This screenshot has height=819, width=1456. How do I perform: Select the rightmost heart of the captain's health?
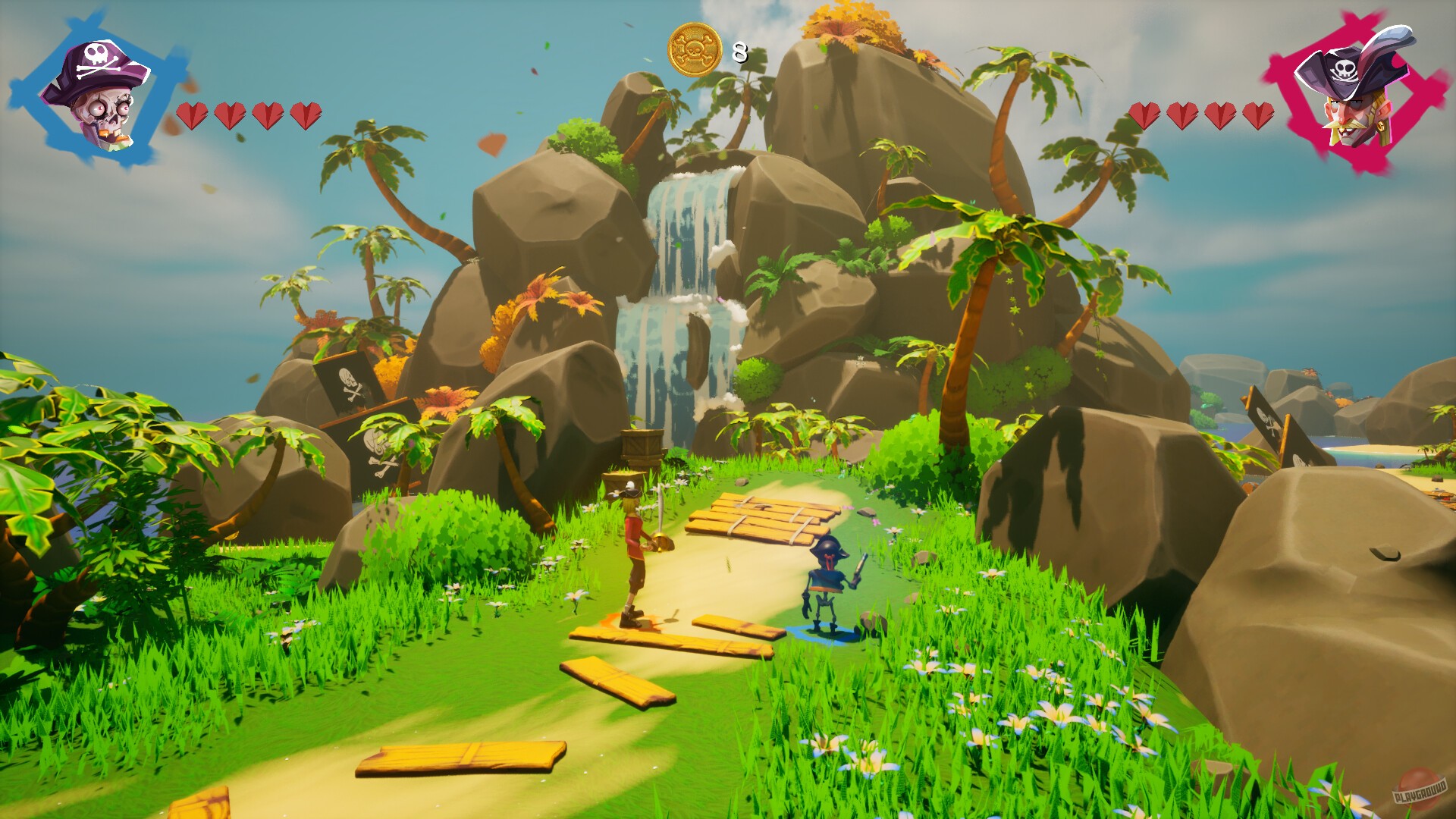pyautogui.click(x=1258, y=115)
